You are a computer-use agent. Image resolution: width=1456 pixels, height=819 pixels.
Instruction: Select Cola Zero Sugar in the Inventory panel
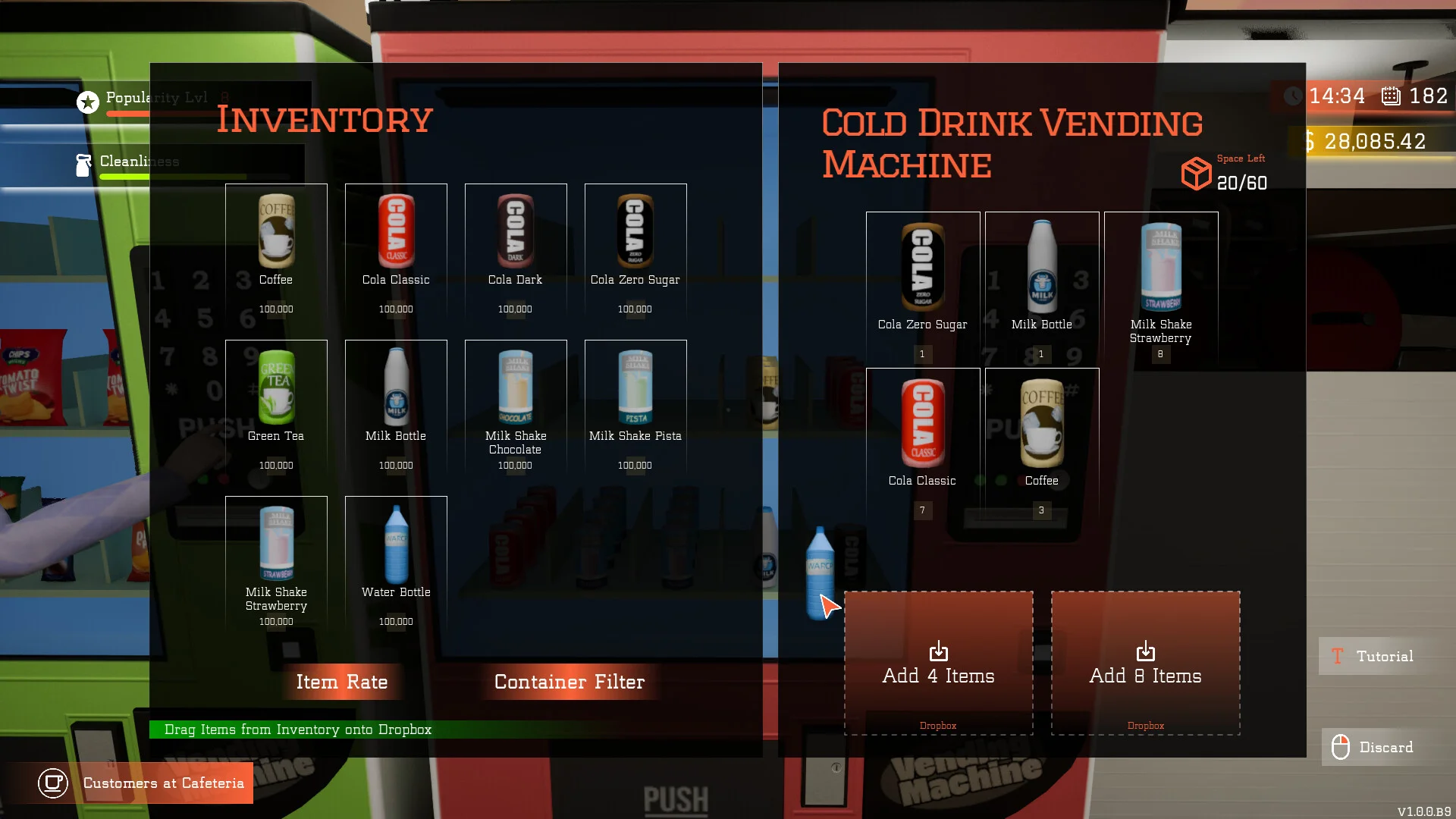(x=635, y=252)
